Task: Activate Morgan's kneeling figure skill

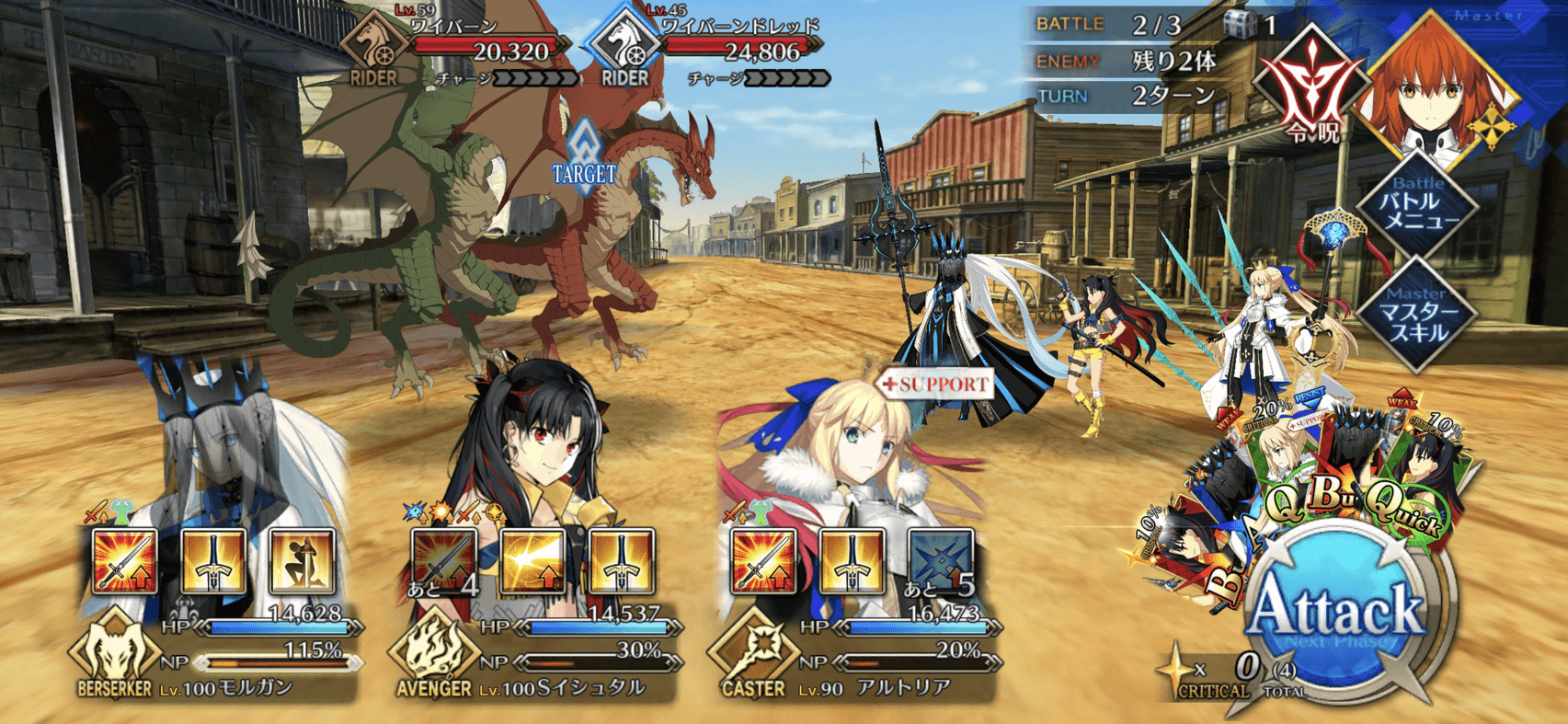Action: (x=302, y=560)
